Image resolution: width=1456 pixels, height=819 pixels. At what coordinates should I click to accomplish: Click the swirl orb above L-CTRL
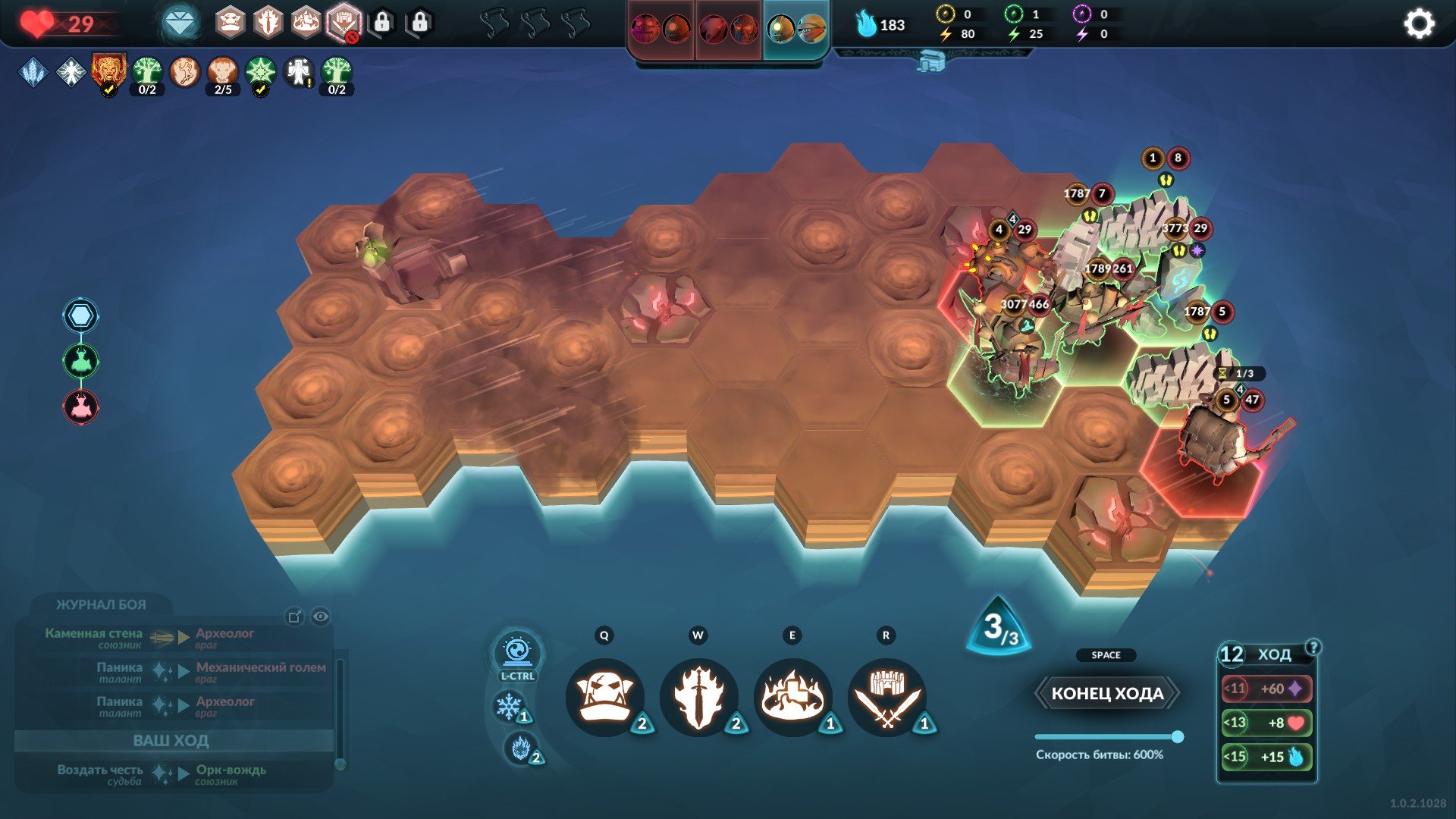tap(517, 651)
